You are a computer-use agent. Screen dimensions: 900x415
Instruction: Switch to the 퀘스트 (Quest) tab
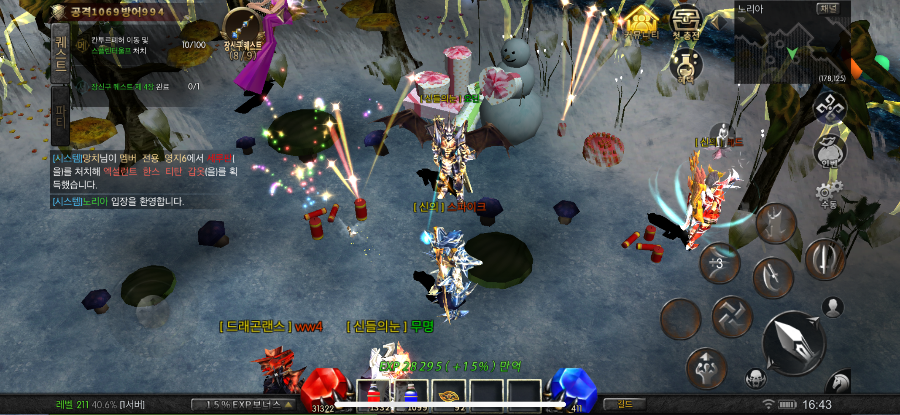61,53
